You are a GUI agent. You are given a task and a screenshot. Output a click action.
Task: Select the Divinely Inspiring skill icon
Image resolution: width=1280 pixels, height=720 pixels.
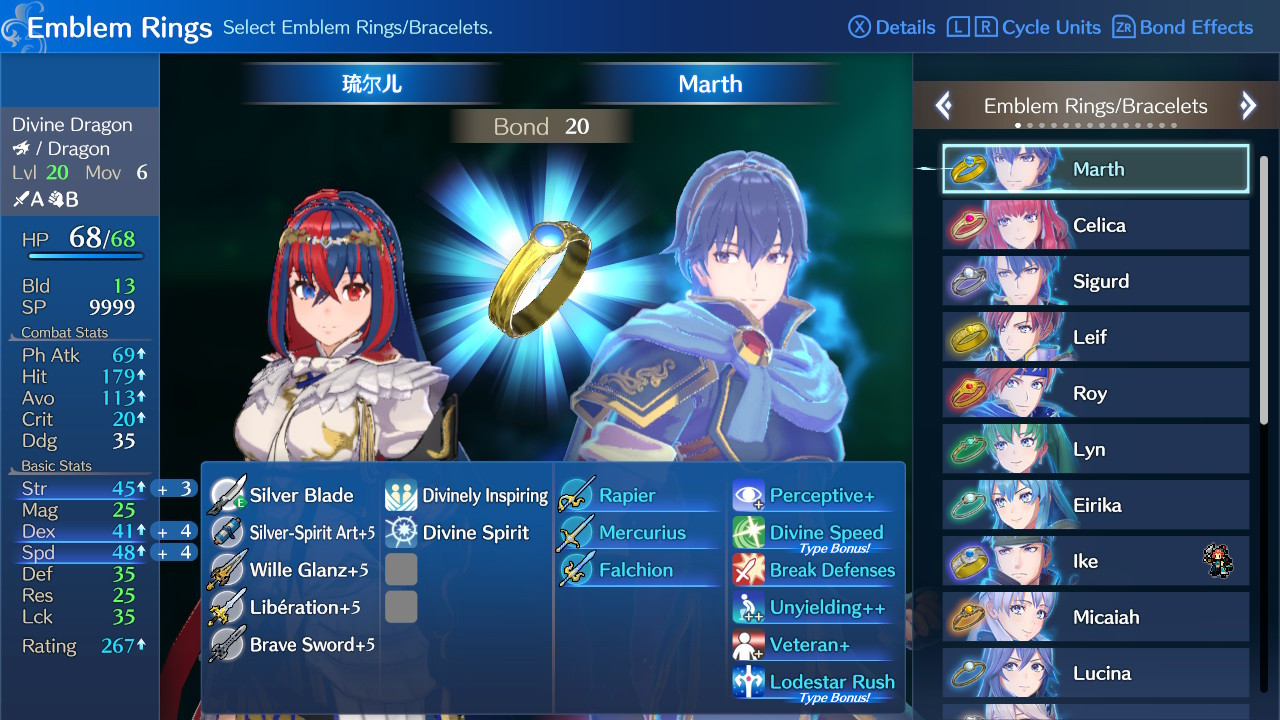point(401,495)
